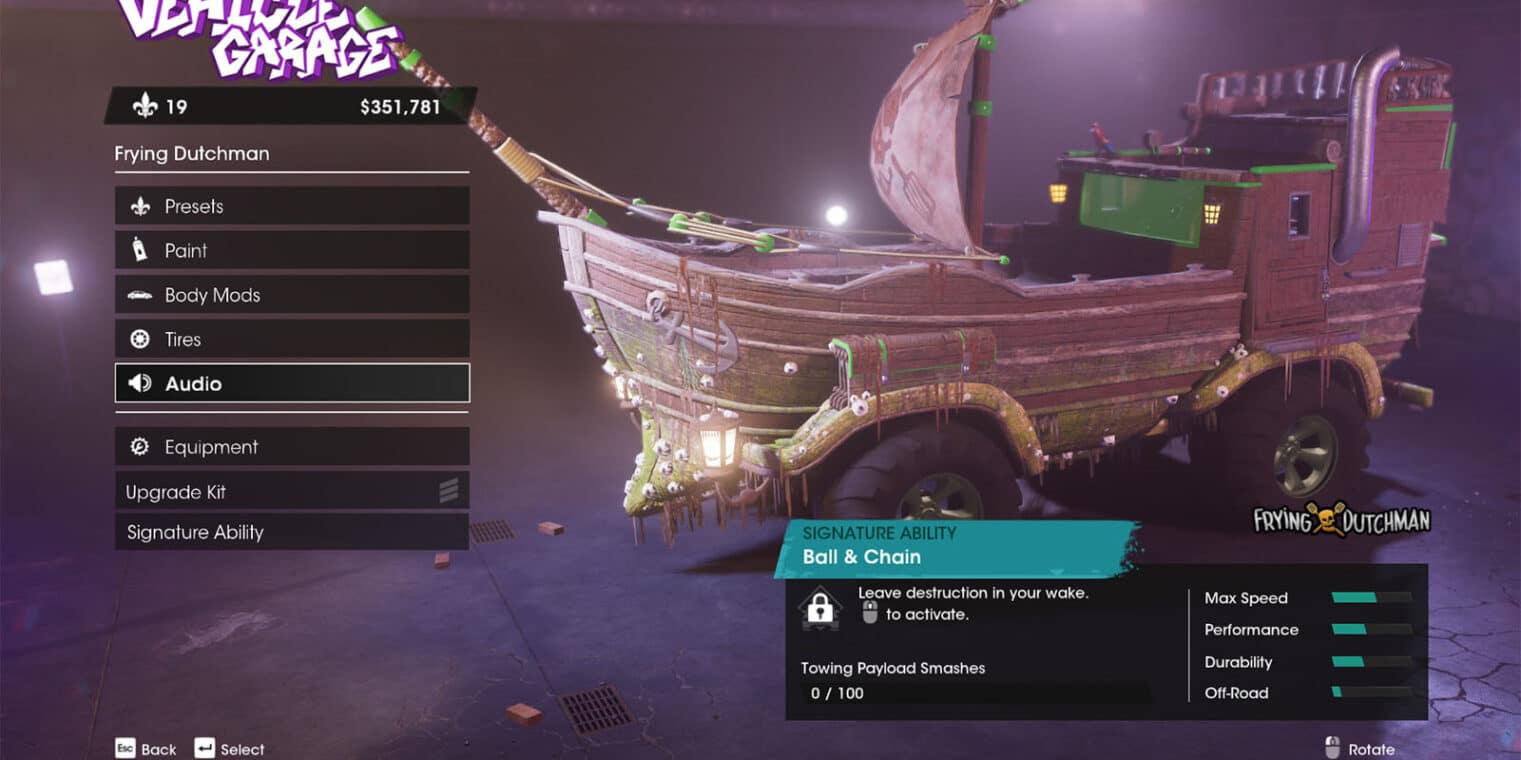
Task: Click the Back button at bottom
Action: [x=146, y=749]
